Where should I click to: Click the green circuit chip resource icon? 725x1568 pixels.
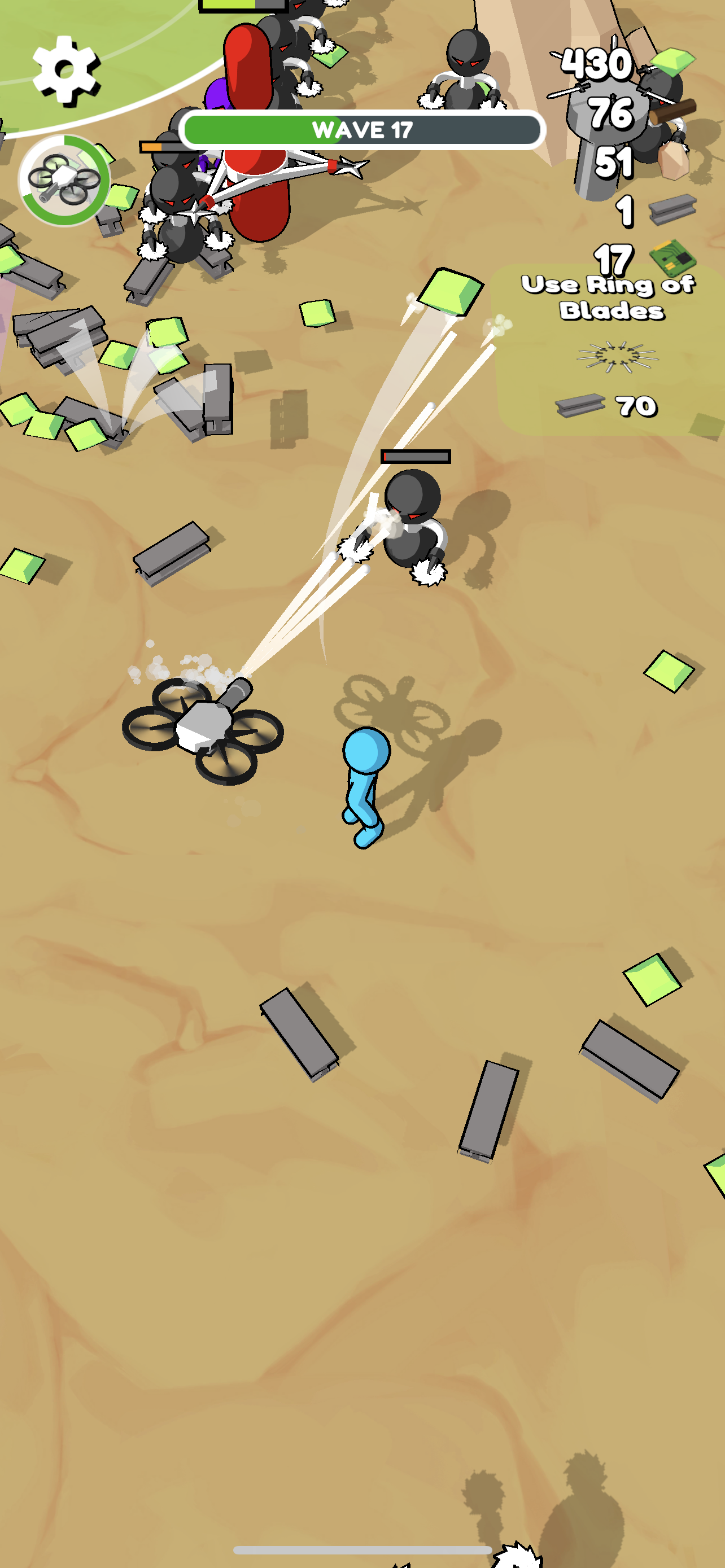tap(673, 259)
